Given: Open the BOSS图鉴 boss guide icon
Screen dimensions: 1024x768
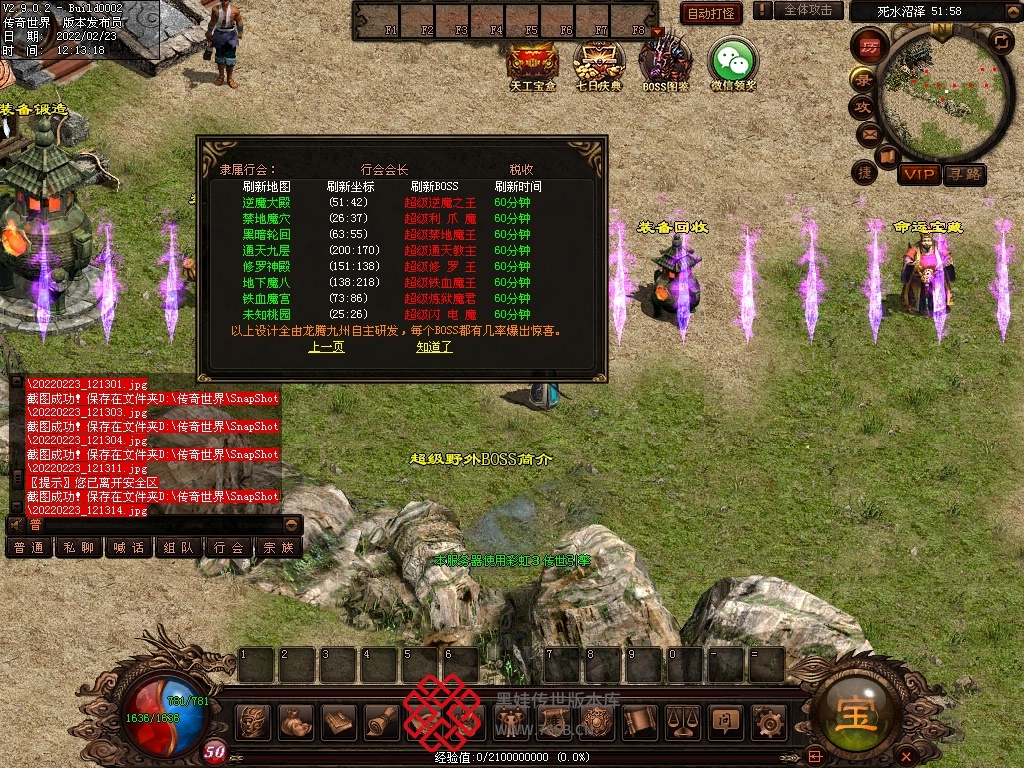Looking at the screenshot, I should (665, 63).
